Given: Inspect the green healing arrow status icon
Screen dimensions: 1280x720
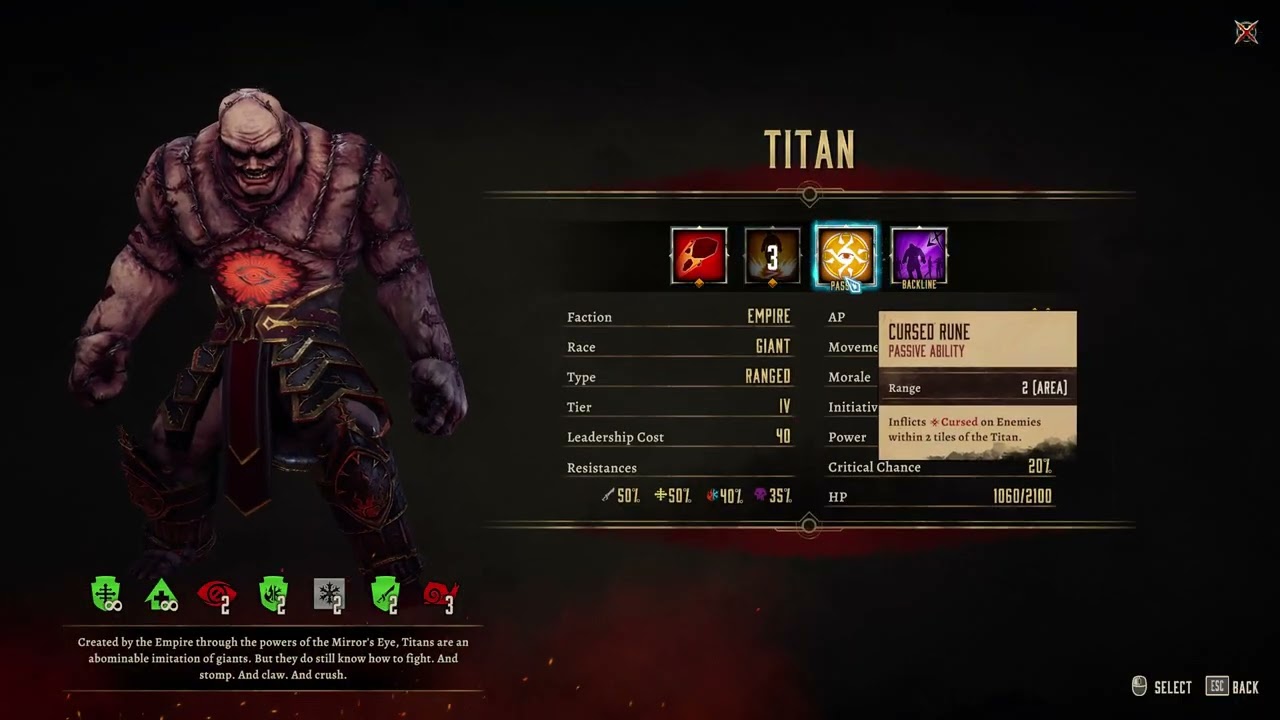Looking at the screenshot, I should click(161, 595).
